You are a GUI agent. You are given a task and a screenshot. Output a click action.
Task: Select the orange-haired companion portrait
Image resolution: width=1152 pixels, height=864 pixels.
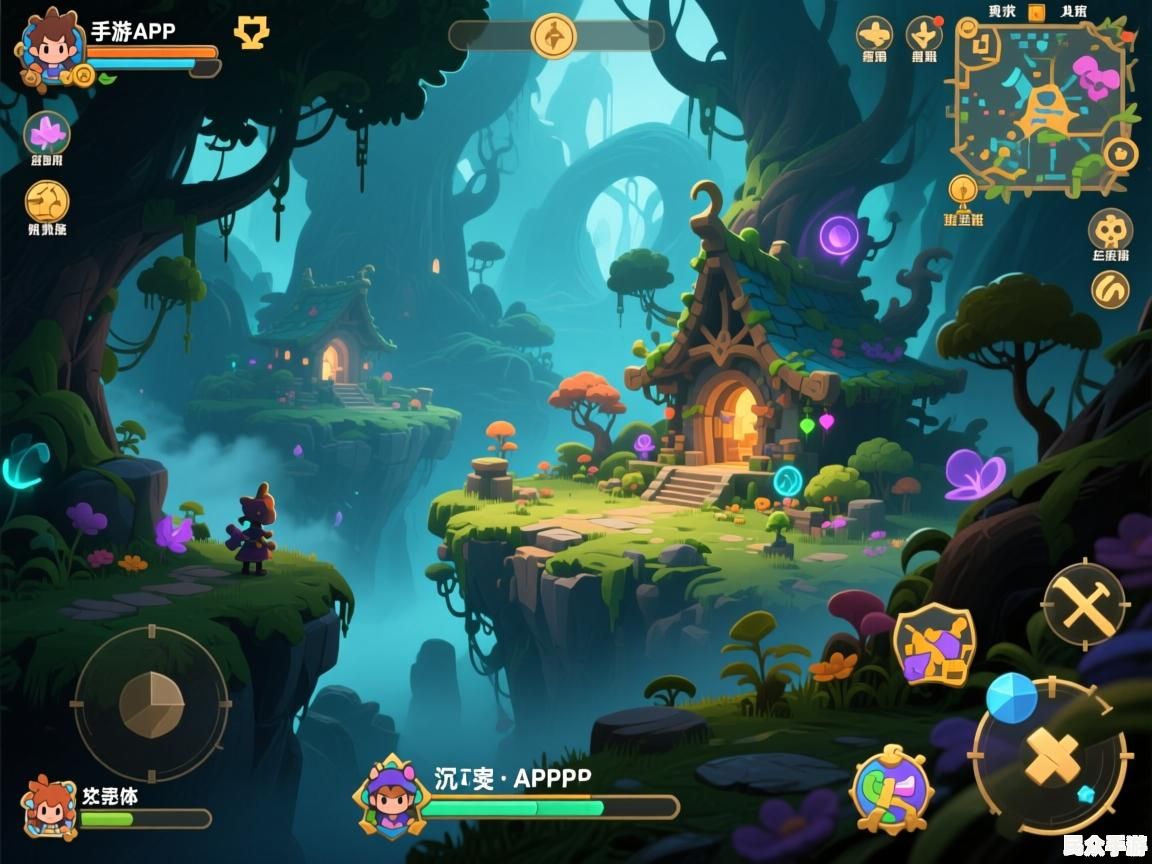[49, 805]
